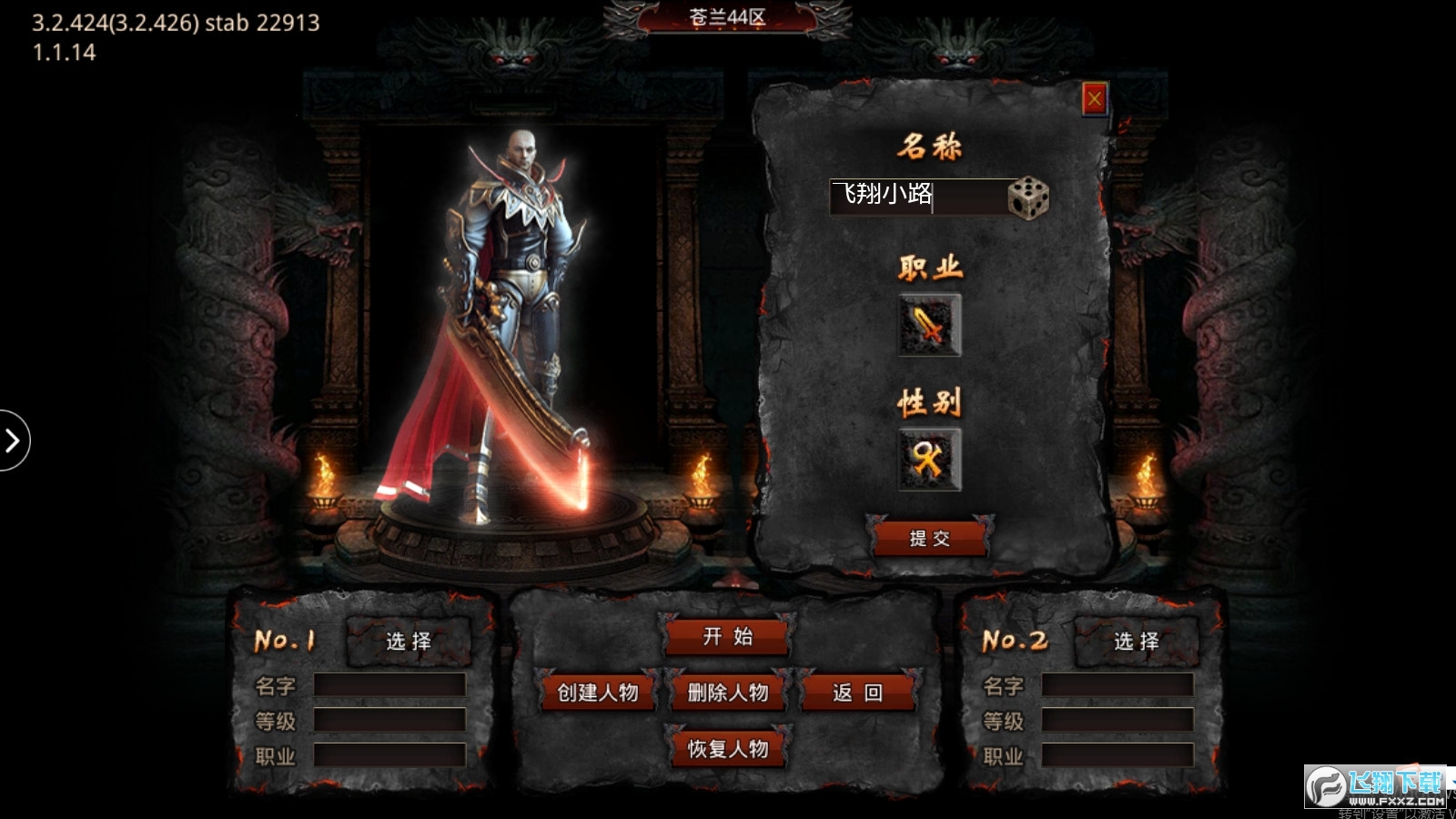
Task: Select the warrior sword class icon
Action: 929,325
